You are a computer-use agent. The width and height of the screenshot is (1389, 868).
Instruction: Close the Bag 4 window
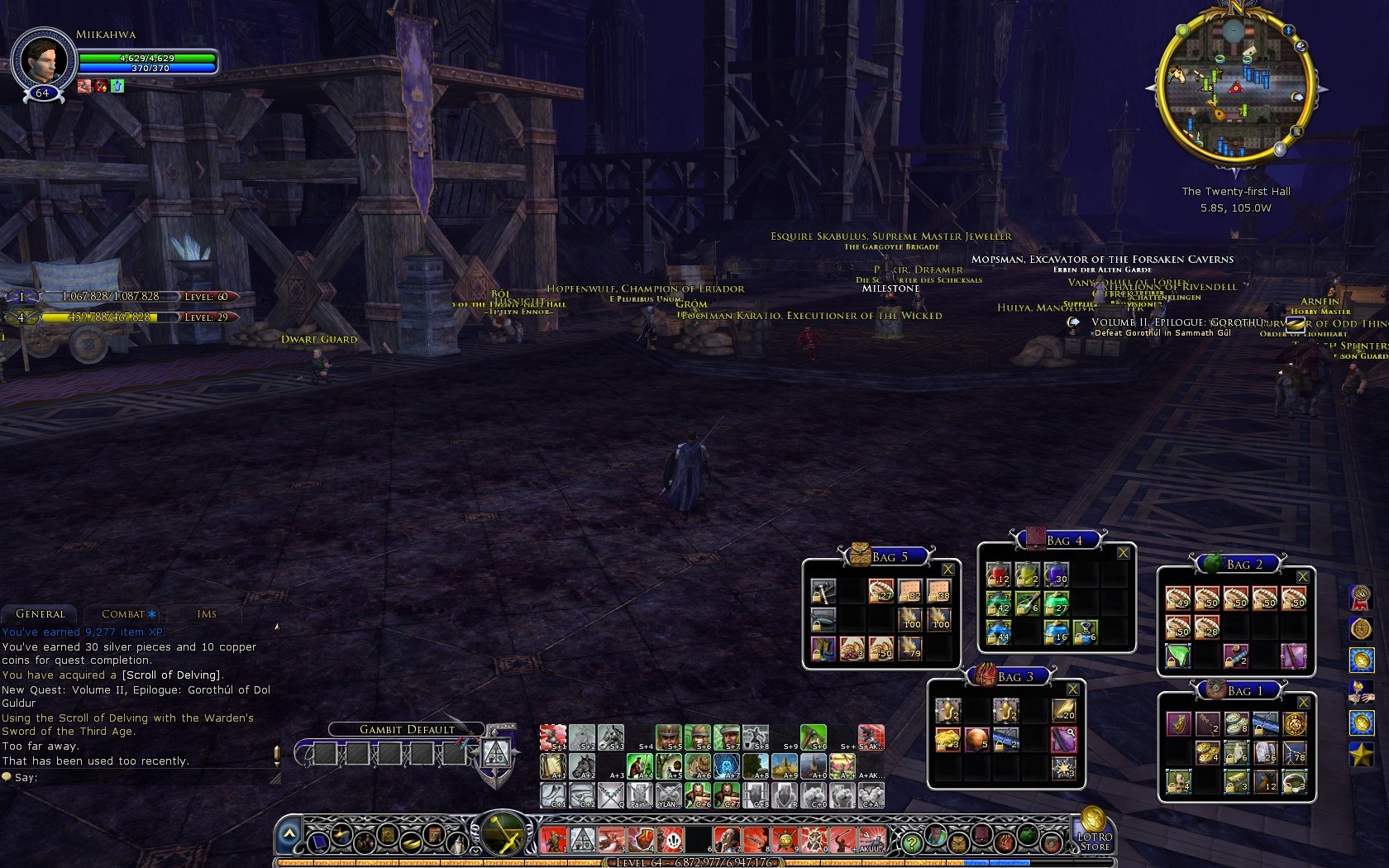1123,553
